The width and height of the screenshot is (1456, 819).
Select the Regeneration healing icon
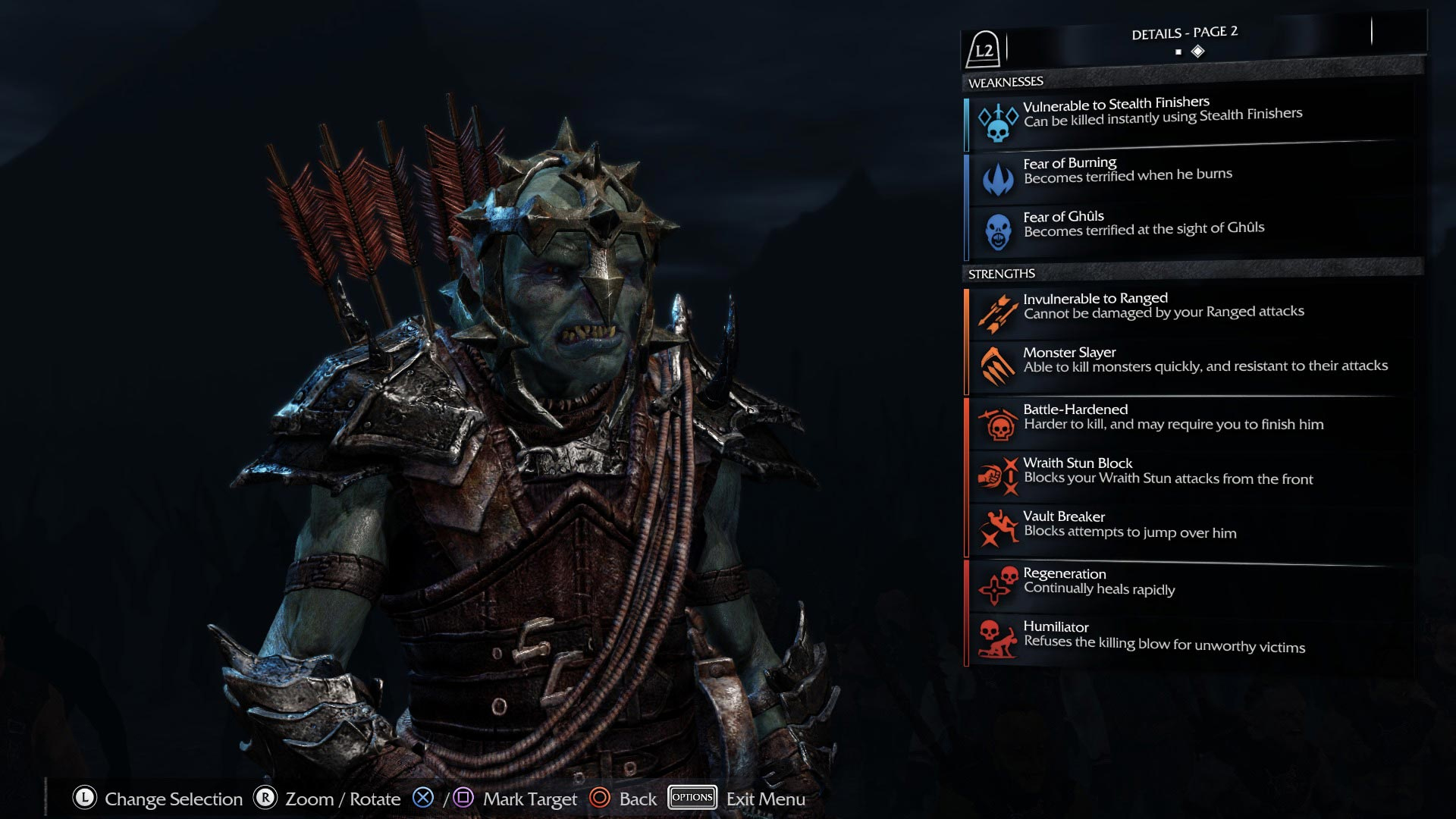click(999, 586)
